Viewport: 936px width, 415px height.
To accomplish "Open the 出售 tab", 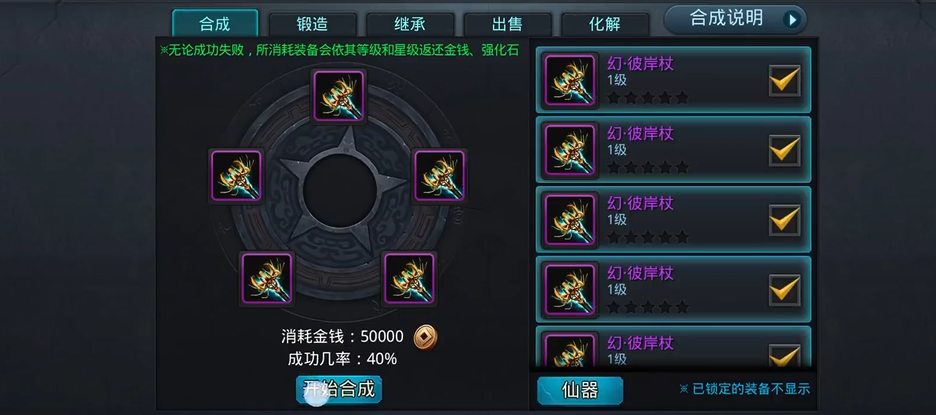I will 507,25.
